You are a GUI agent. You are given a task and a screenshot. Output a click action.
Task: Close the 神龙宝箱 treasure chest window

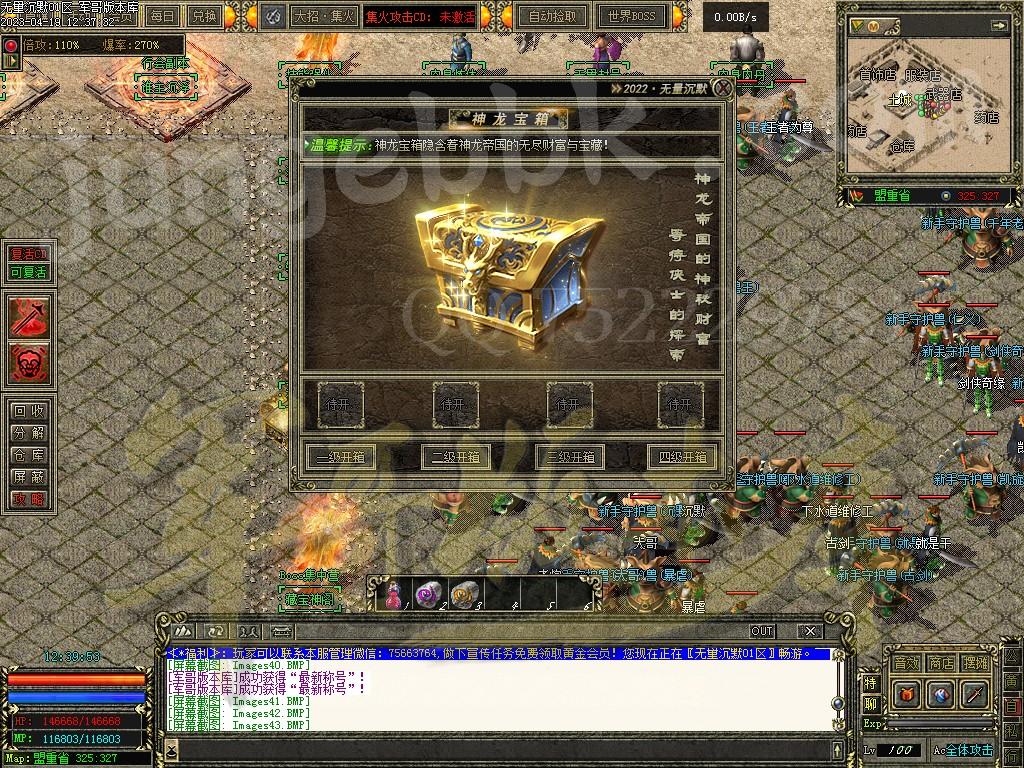722,88
